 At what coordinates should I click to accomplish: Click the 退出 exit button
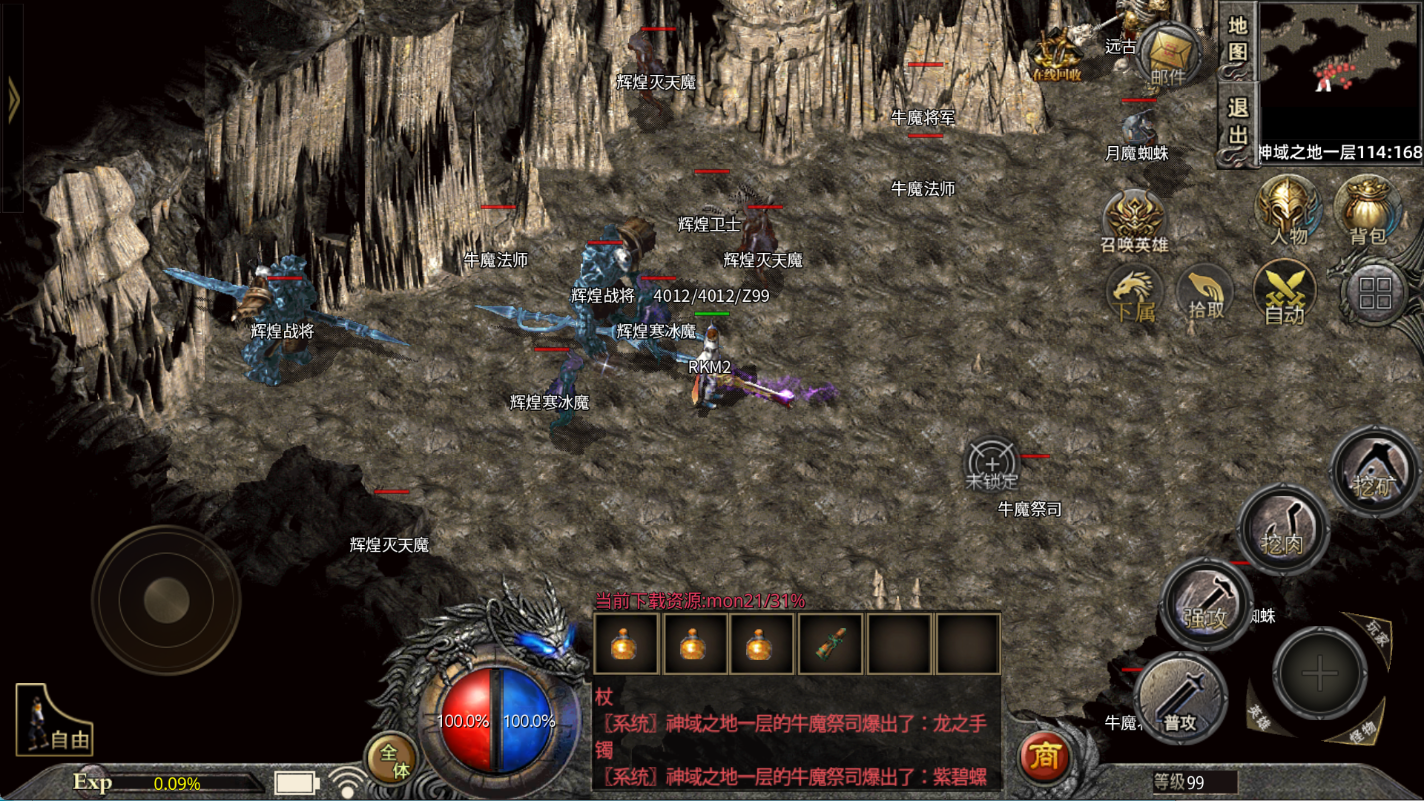(x=1238, y=122)
